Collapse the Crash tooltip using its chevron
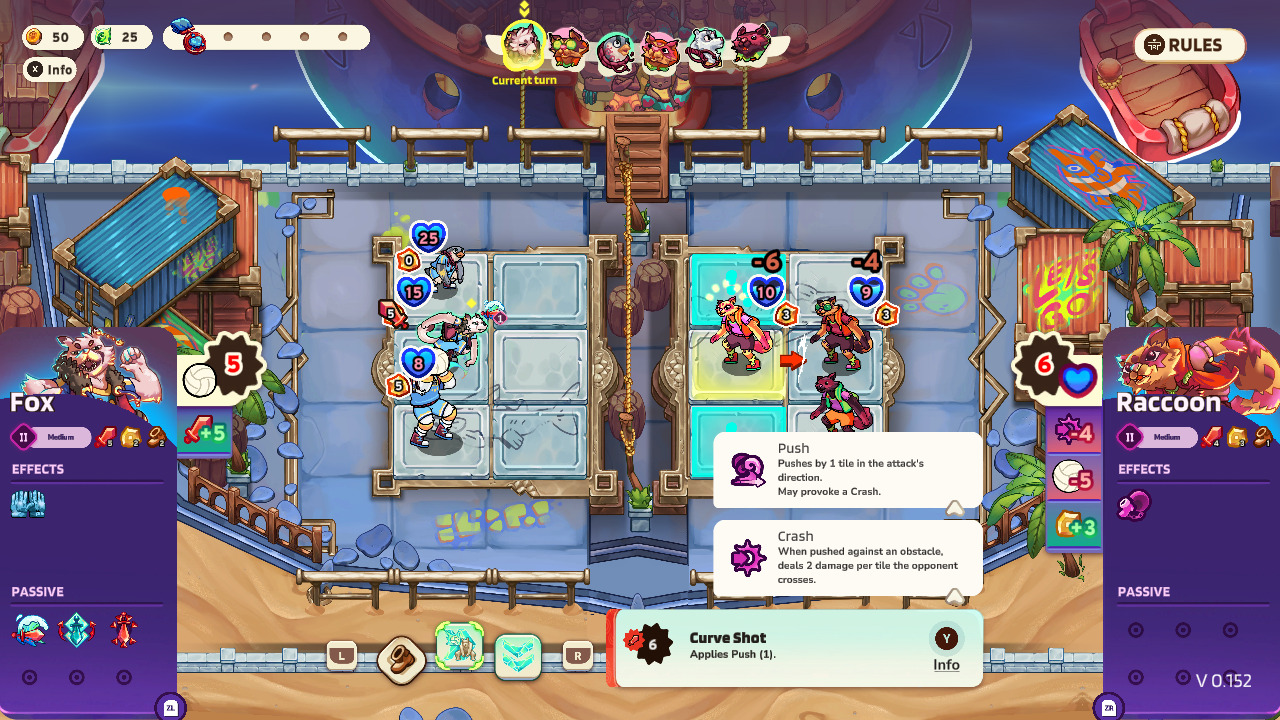Viewport: 1280px width, 720px height. click(x=955, y=596)
